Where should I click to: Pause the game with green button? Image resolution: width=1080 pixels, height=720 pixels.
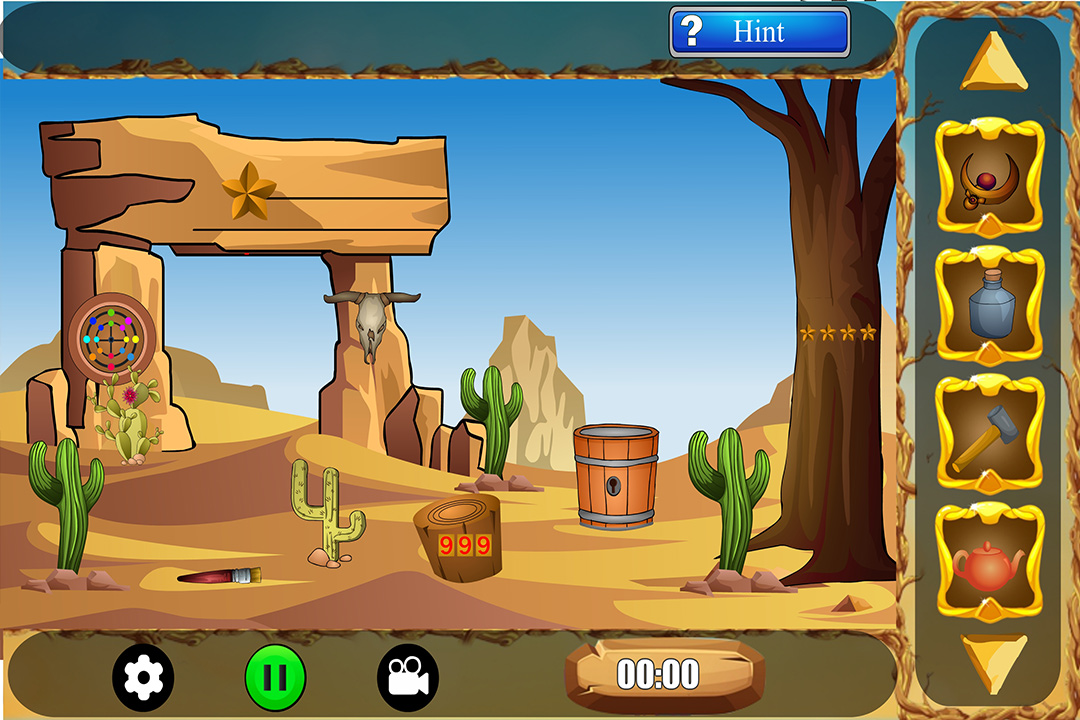(275, 677)
